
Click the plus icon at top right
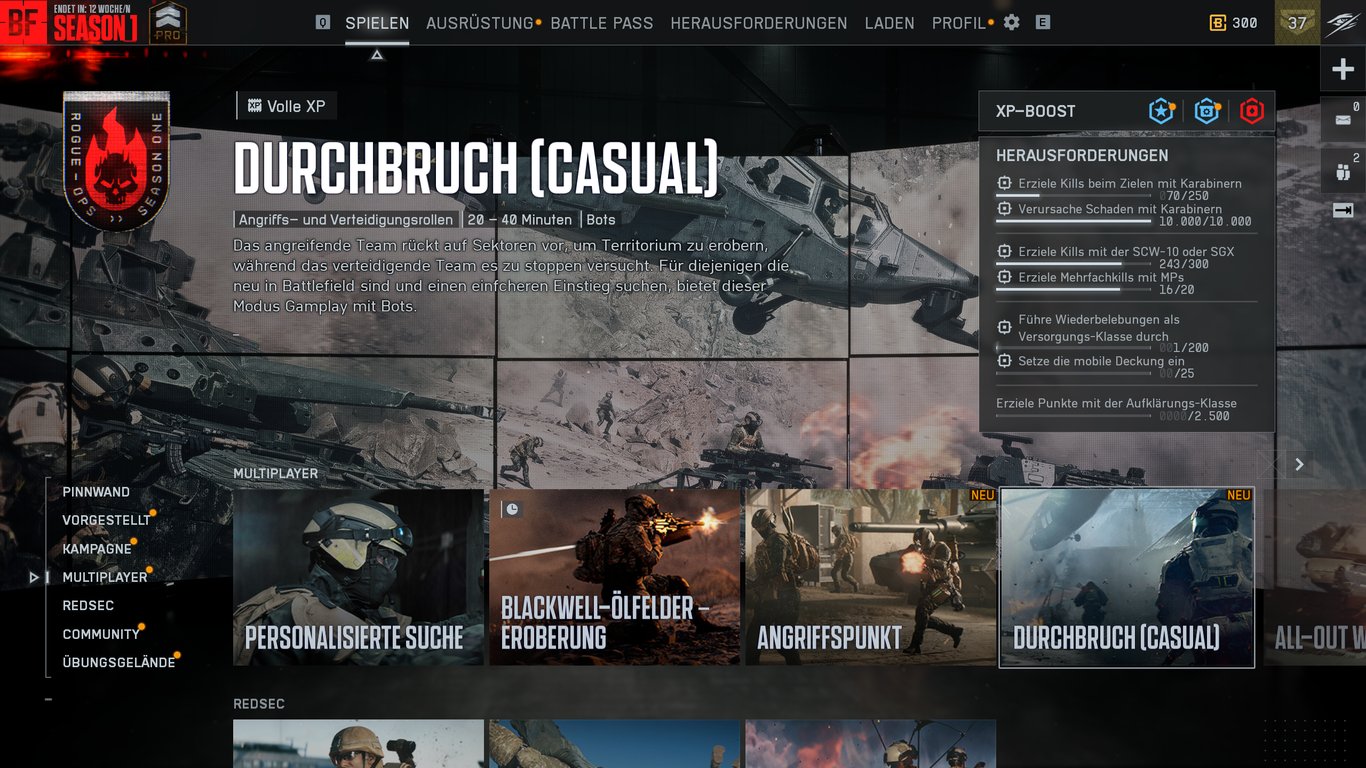tap(1343, 68)
